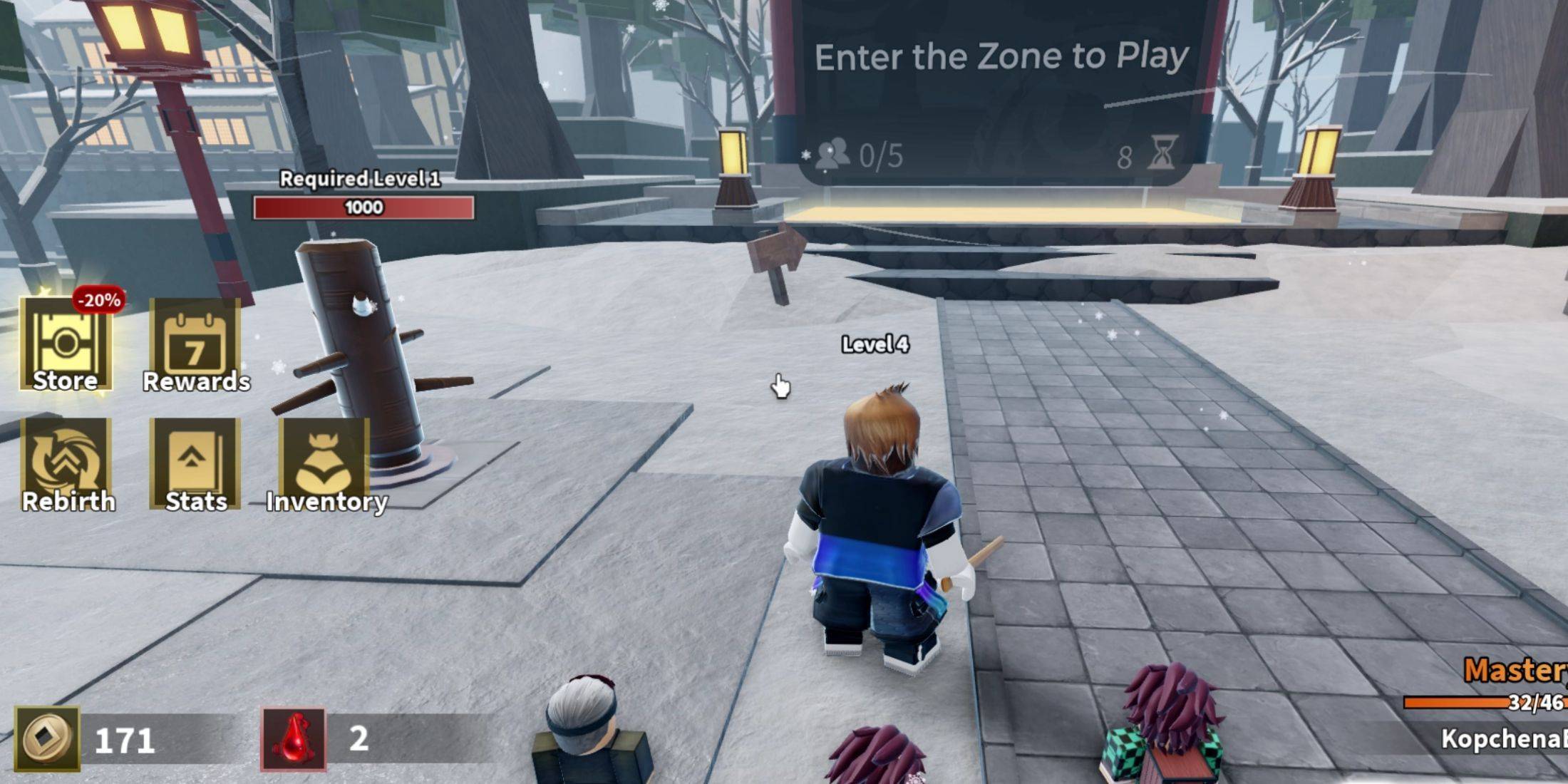Screen dimensions: 1568x784
Task: Open the Inventory bag
Action: tap(325, 465)
